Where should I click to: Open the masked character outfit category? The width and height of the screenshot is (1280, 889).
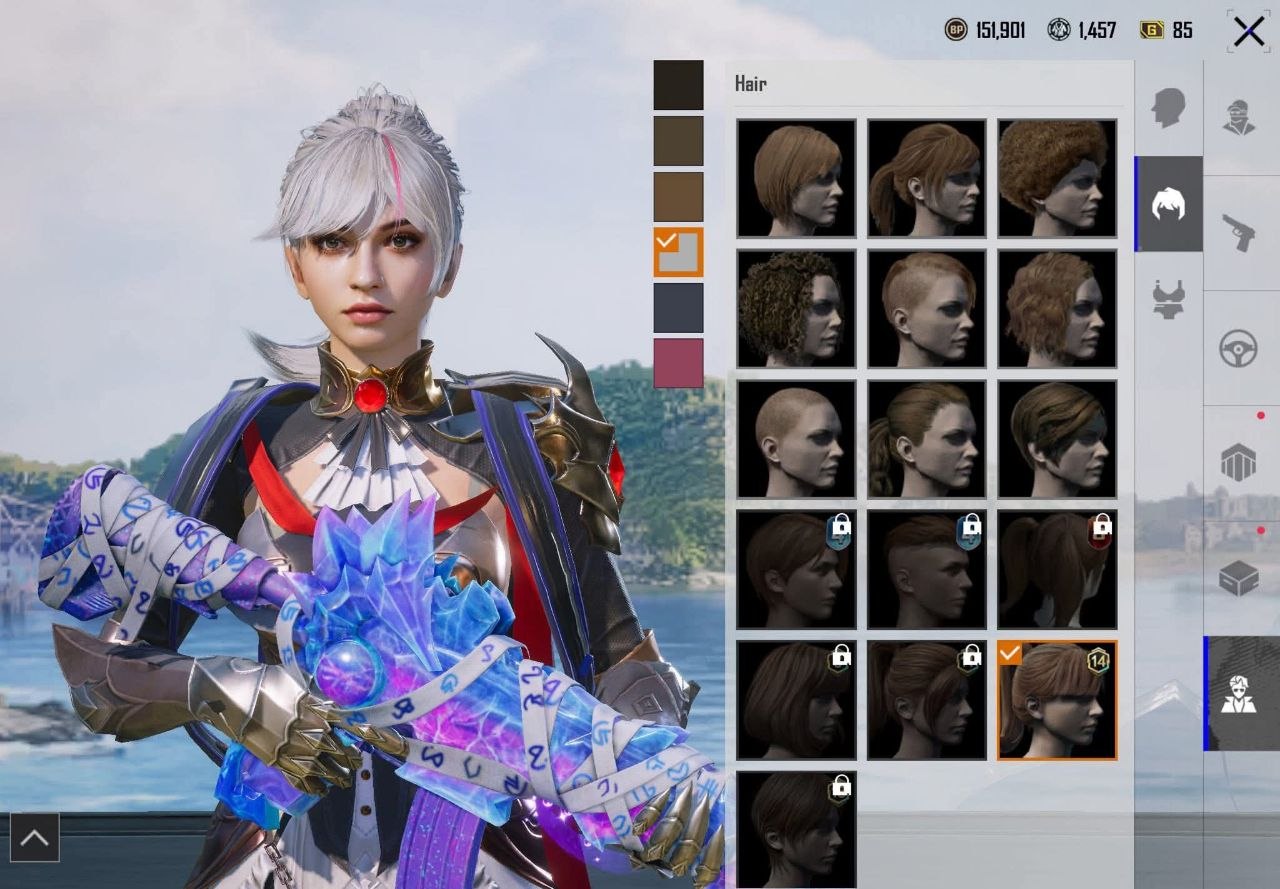[1240, 118]
